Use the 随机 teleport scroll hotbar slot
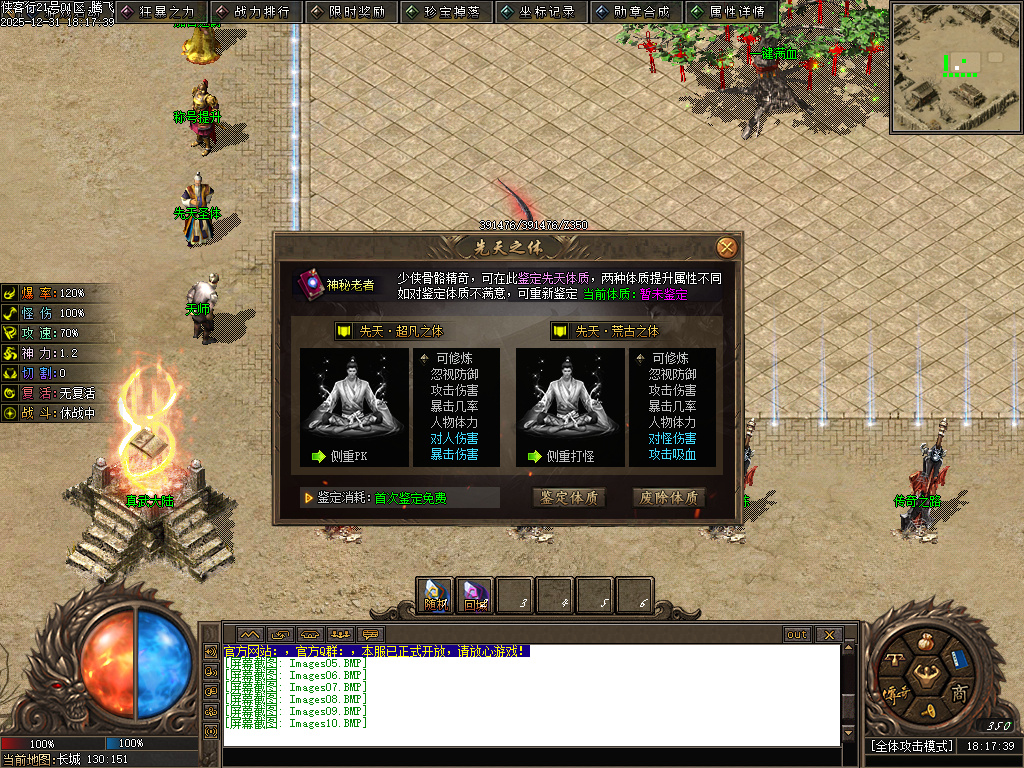This screenshot has height=768, width=1024. (x=436, y=596)
